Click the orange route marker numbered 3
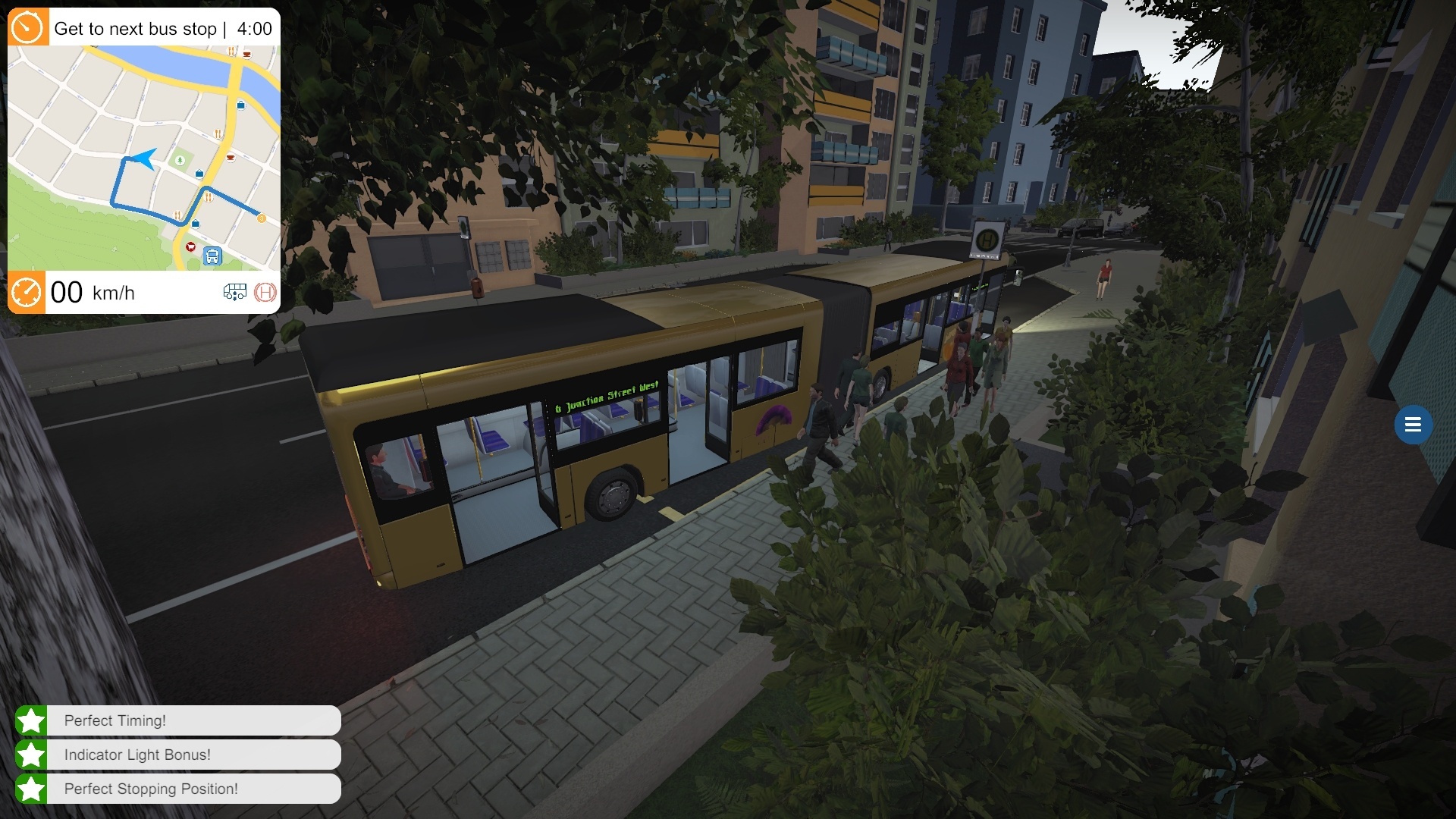Screen dimensions: 1456x819 tap(262, 218)
